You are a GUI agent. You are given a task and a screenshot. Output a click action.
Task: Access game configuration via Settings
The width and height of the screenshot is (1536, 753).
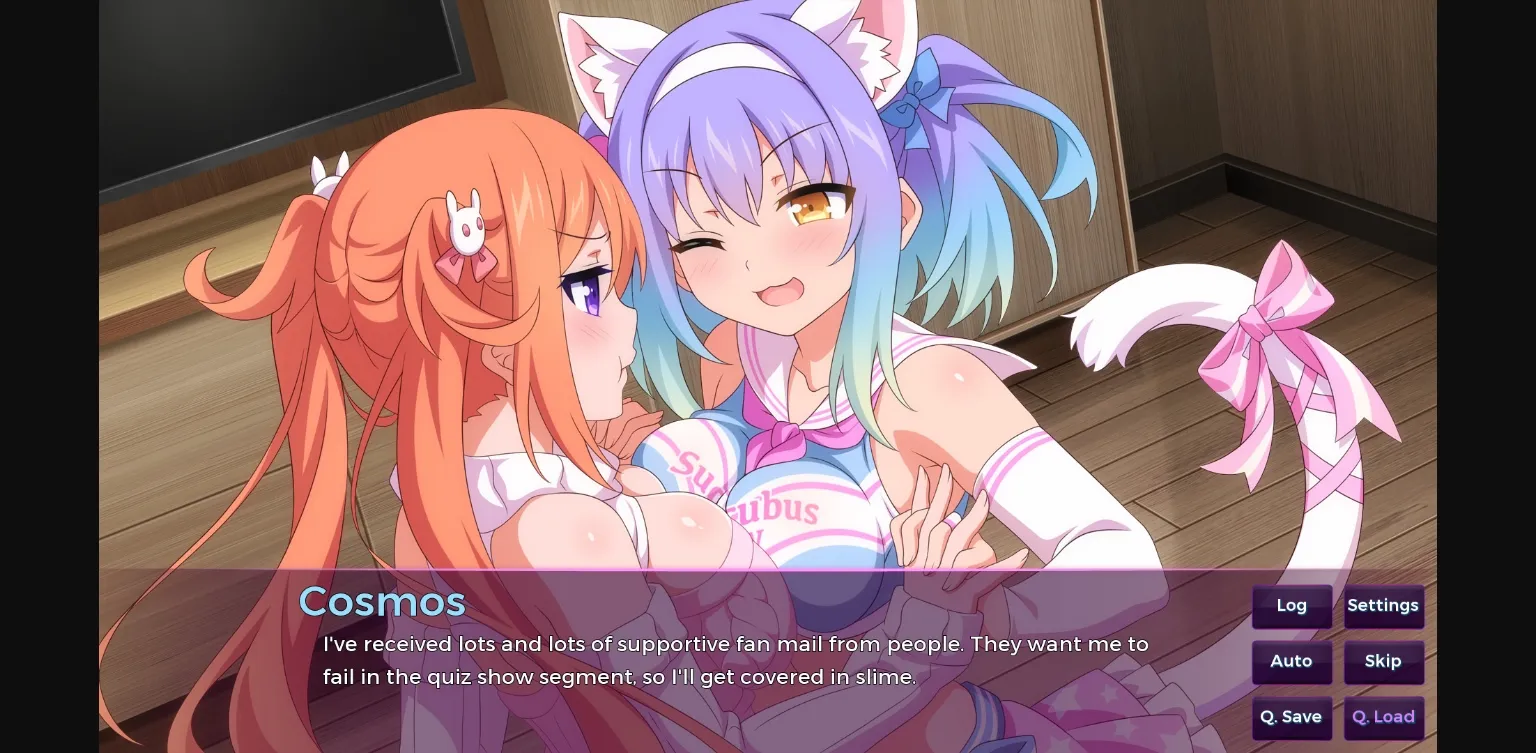(1383, 606)
